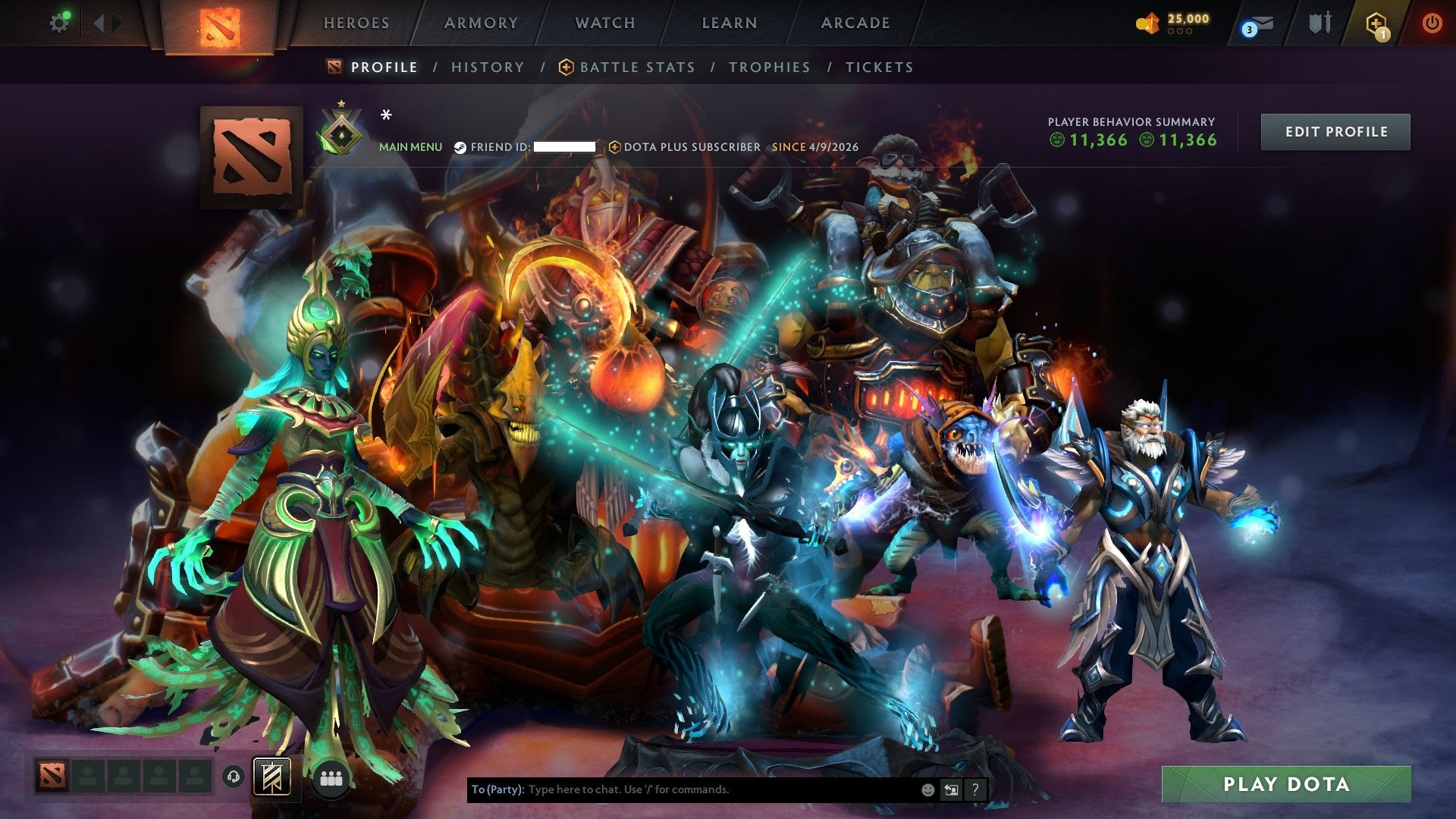This screenshot has height=819, width=1456.
Task: Open the emoticon picker in the chat bar
Action: point(927,789)
